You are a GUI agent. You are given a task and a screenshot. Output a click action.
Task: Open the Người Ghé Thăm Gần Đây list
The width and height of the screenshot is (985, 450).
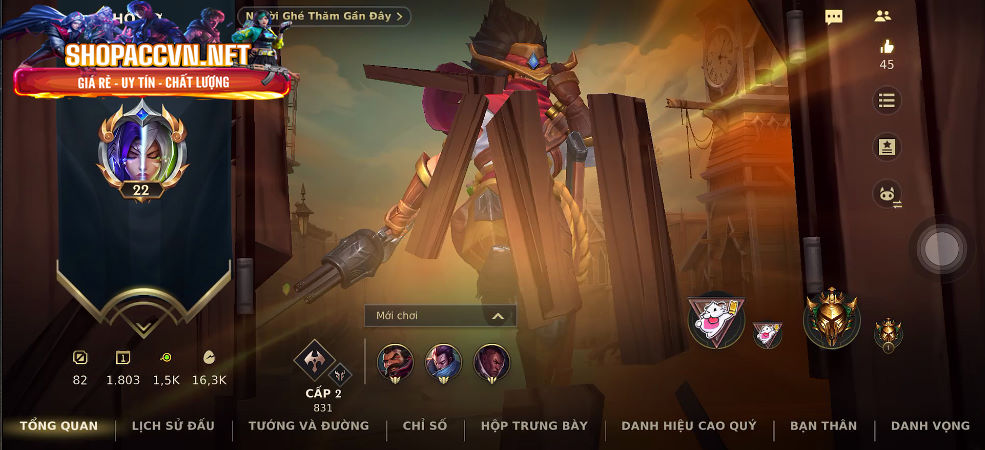(325, 16)
